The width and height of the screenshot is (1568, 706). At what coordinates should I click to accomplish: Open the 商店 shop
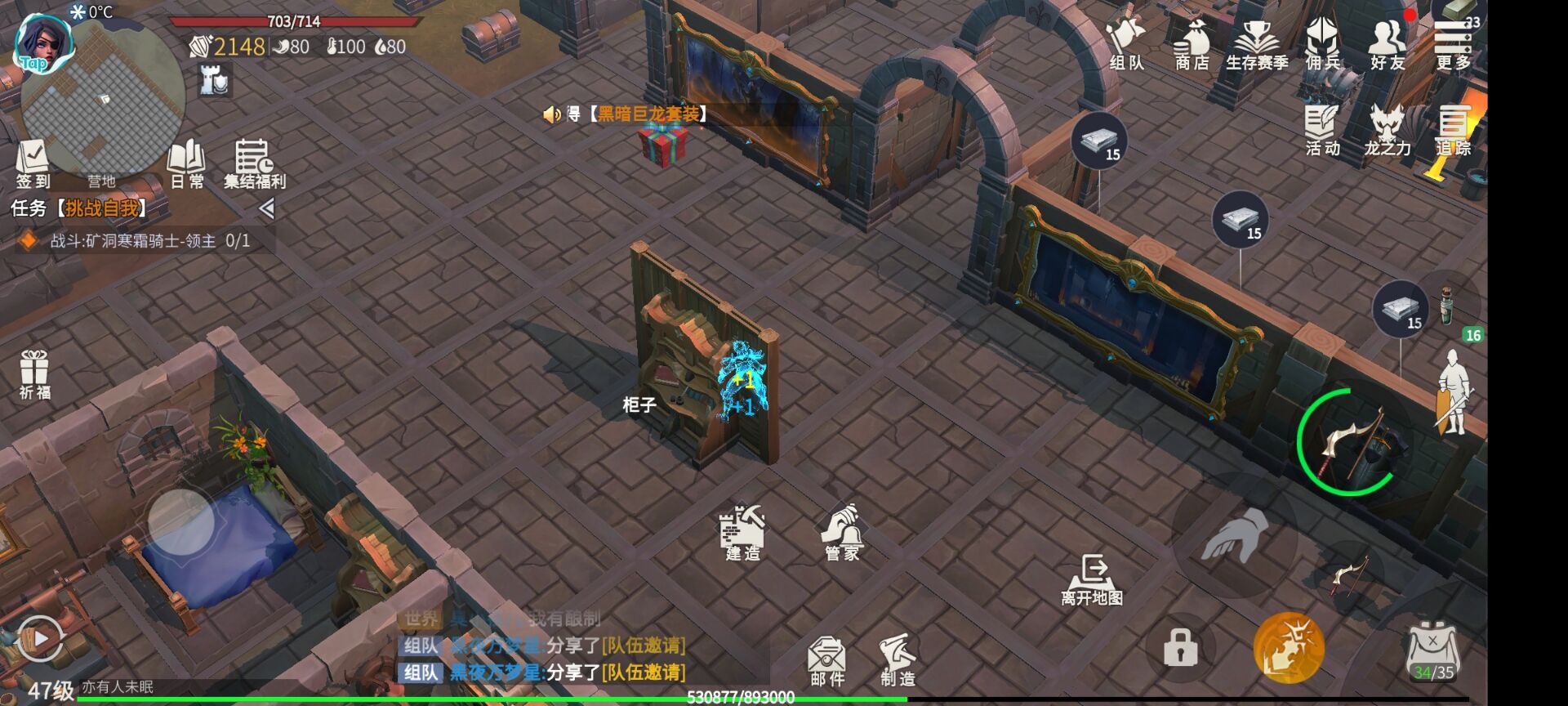(x=1192, y=45)
